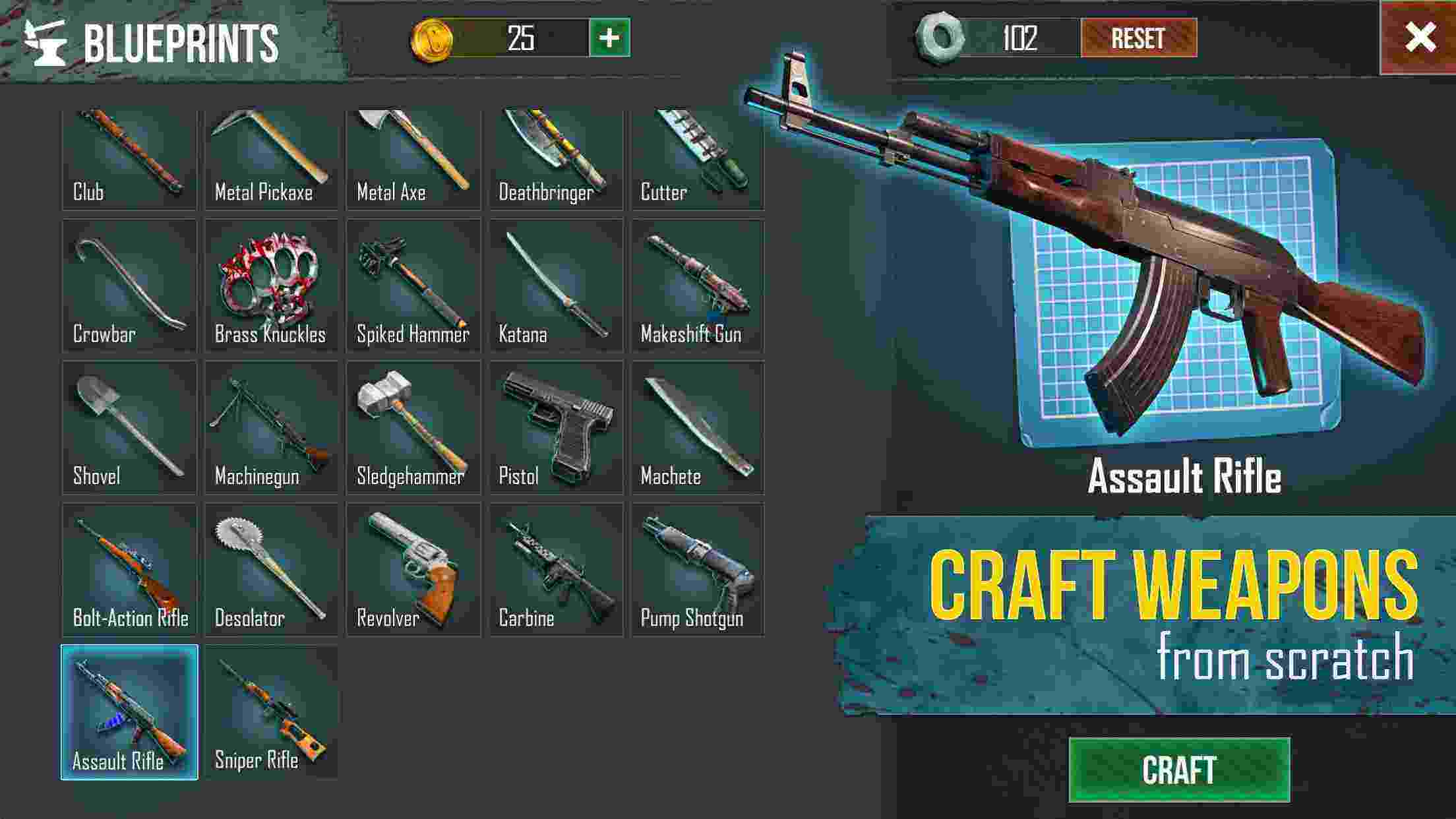Select the Makeshift Gun blueprint
1456x819 pixels.
coord(698,286)
